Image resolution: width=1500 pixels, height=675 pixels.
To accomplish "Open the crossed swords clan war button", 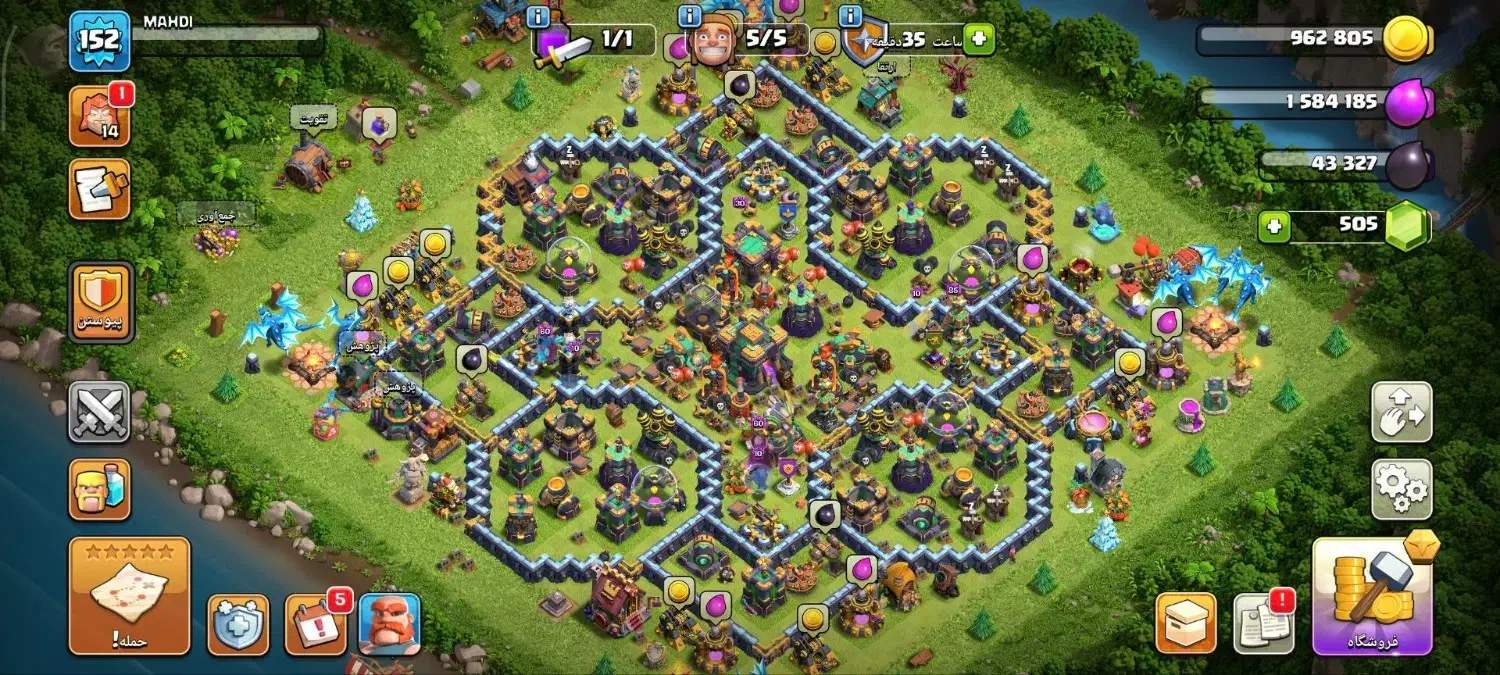I will click(99, 411).
